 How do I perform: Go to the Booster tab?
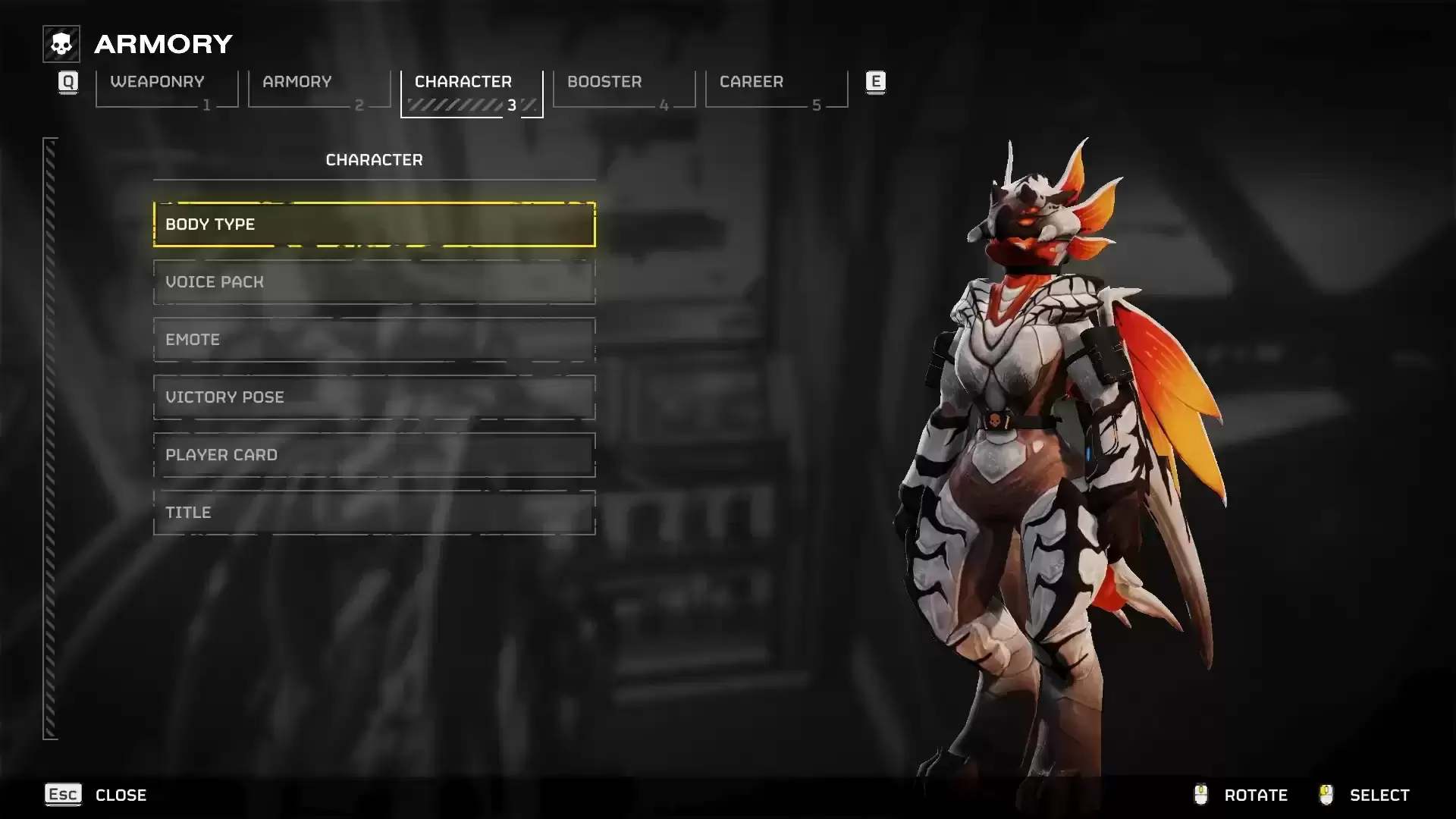pos(623,89)
